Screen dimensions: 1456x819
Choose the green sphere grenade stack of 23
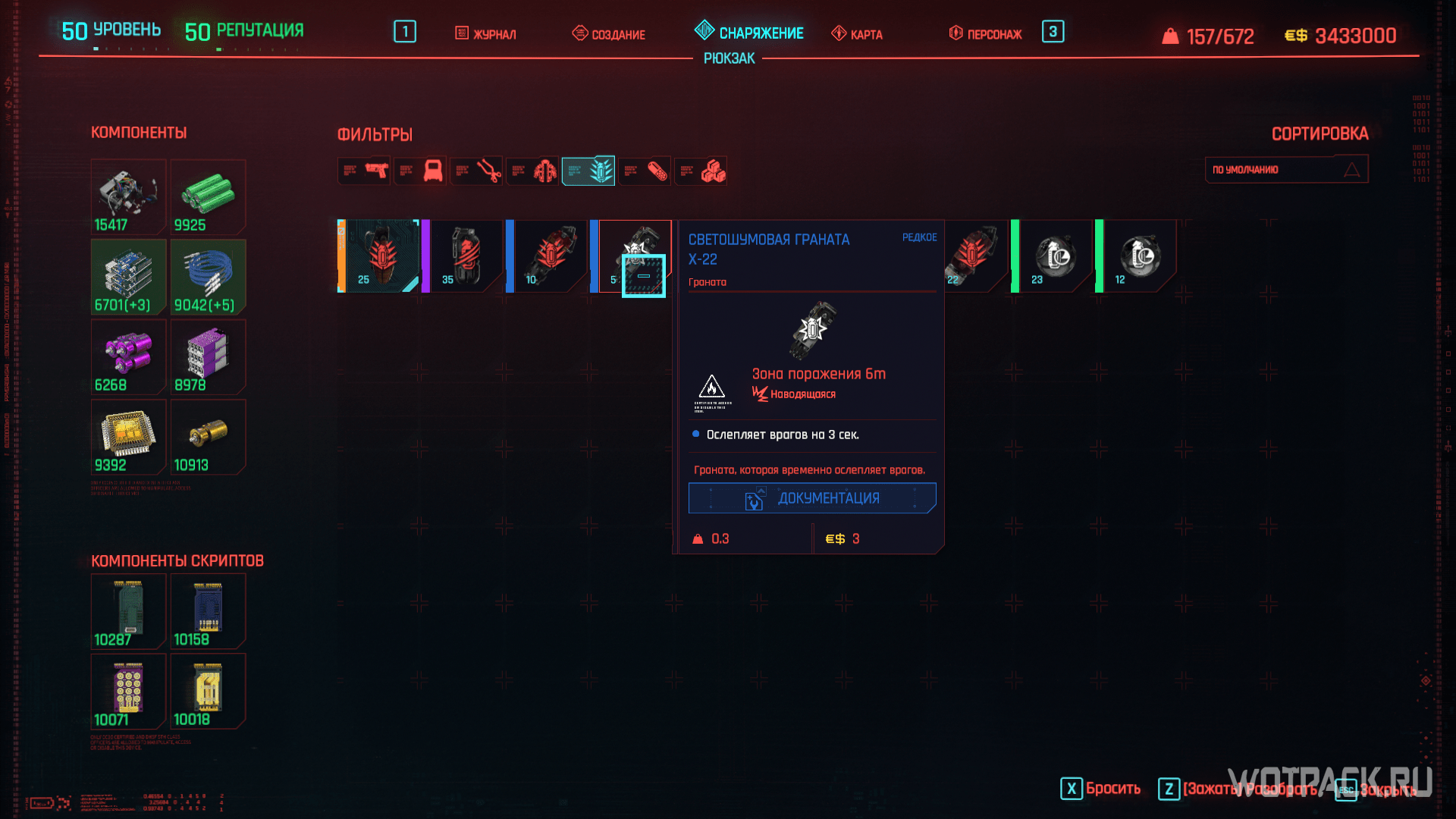(1054, 256)
